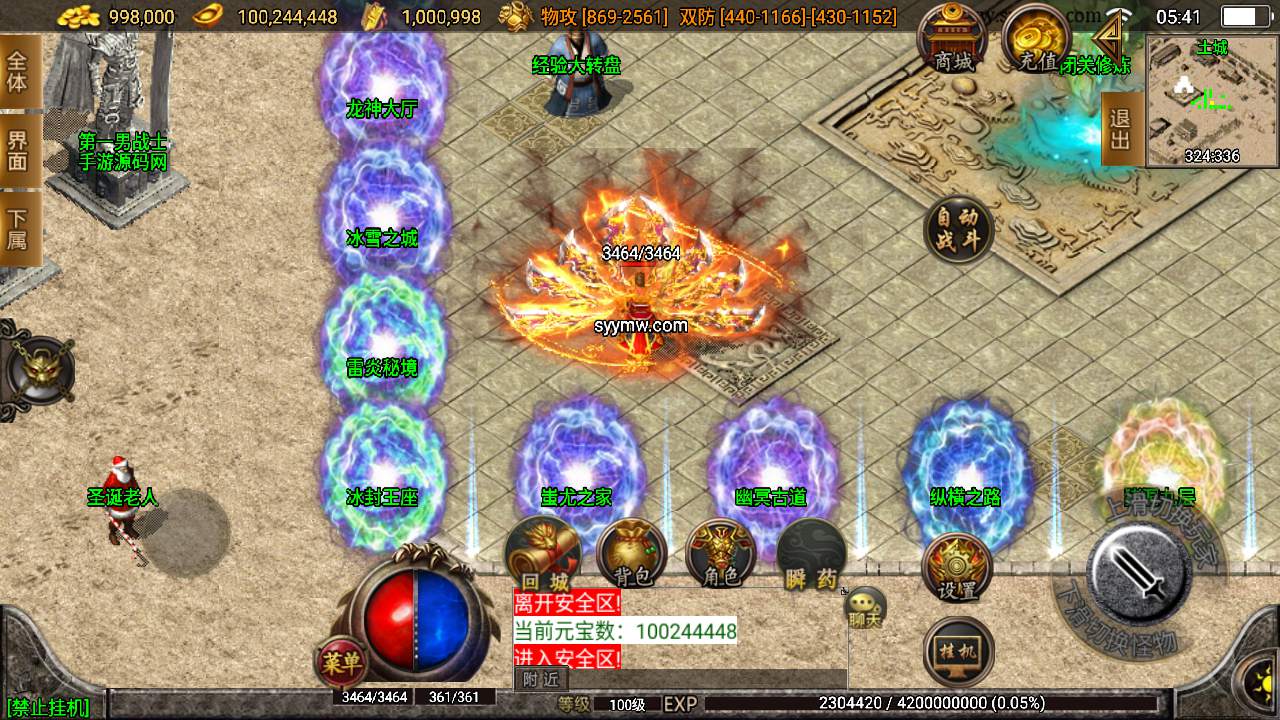Select the 全体 side tab
This screenshot has width=1280, height=720.
click(18, 70)
